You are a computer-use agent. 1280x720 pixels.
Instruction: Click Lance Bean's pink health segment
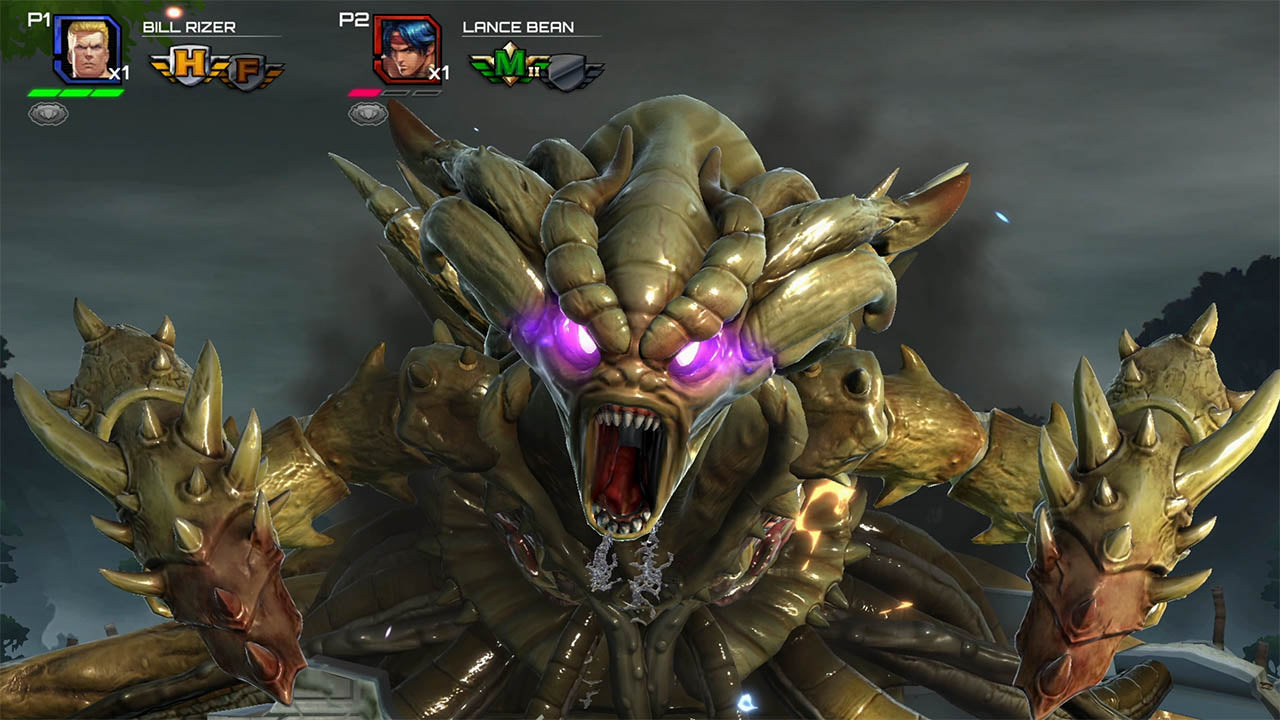click(363, 91)
